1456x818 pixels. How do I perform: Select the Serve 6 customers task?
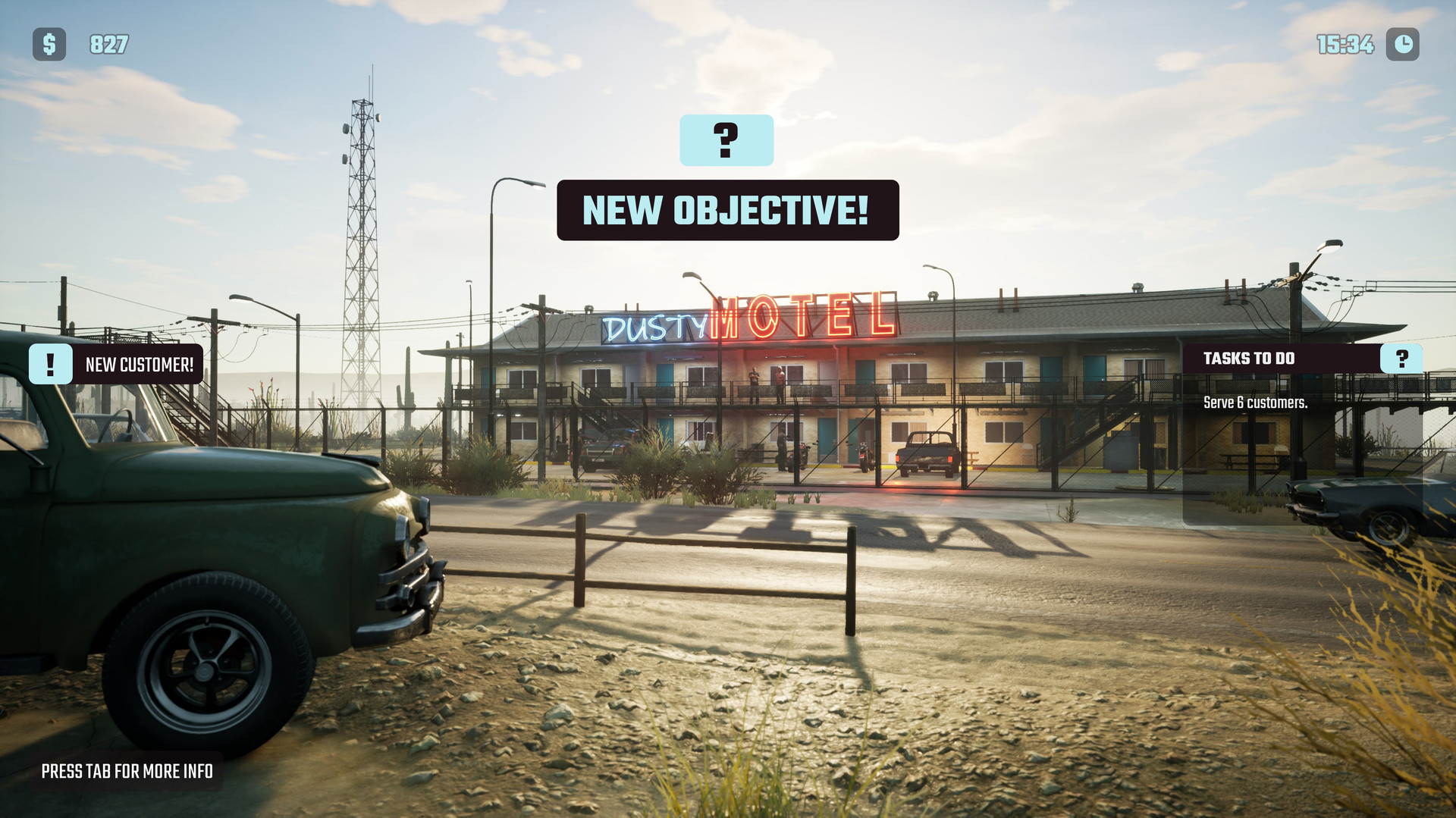1256,404
